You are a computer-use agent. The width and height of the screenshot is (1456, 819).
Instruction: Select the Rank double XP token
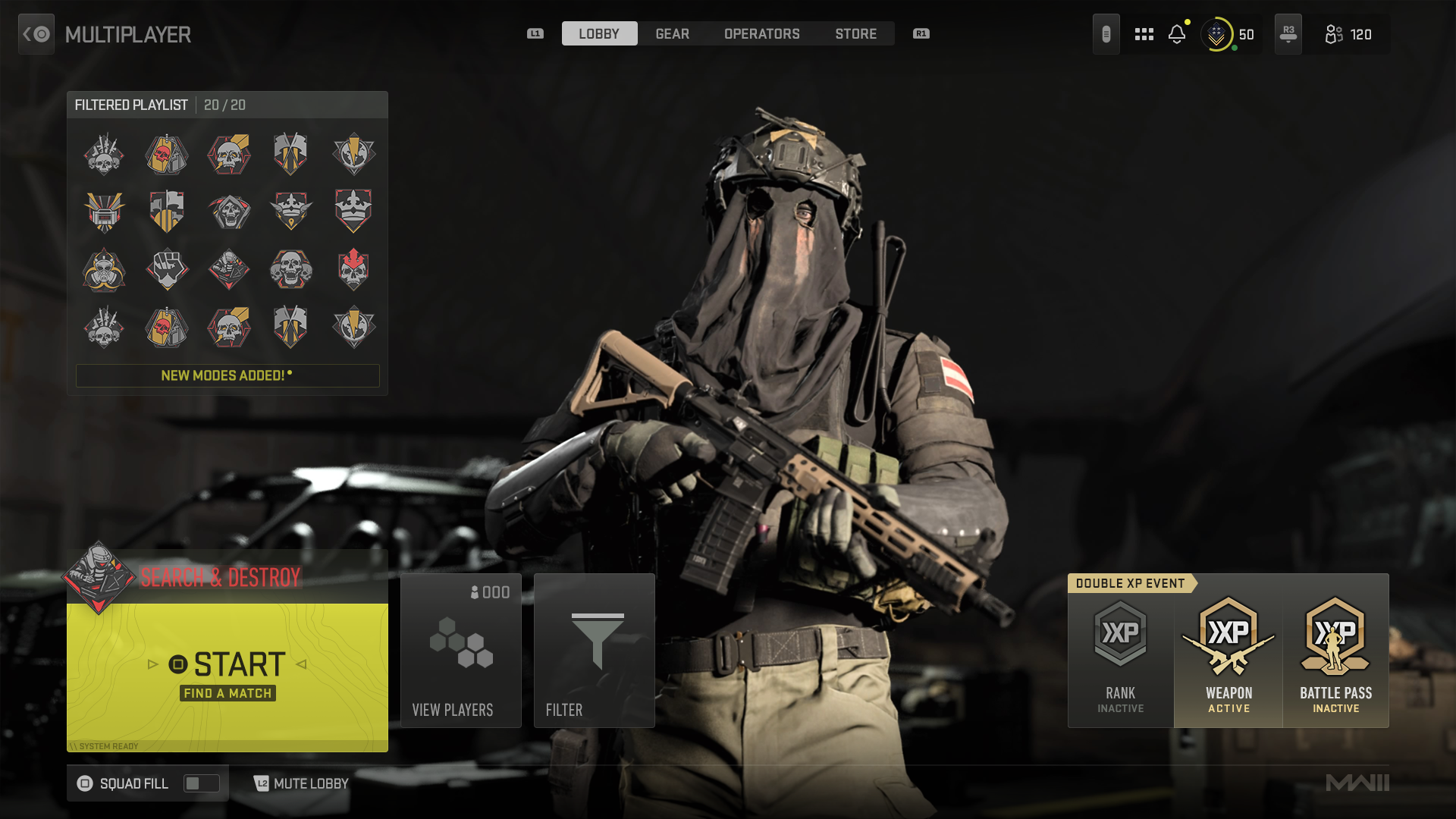tap(1120, 654)
